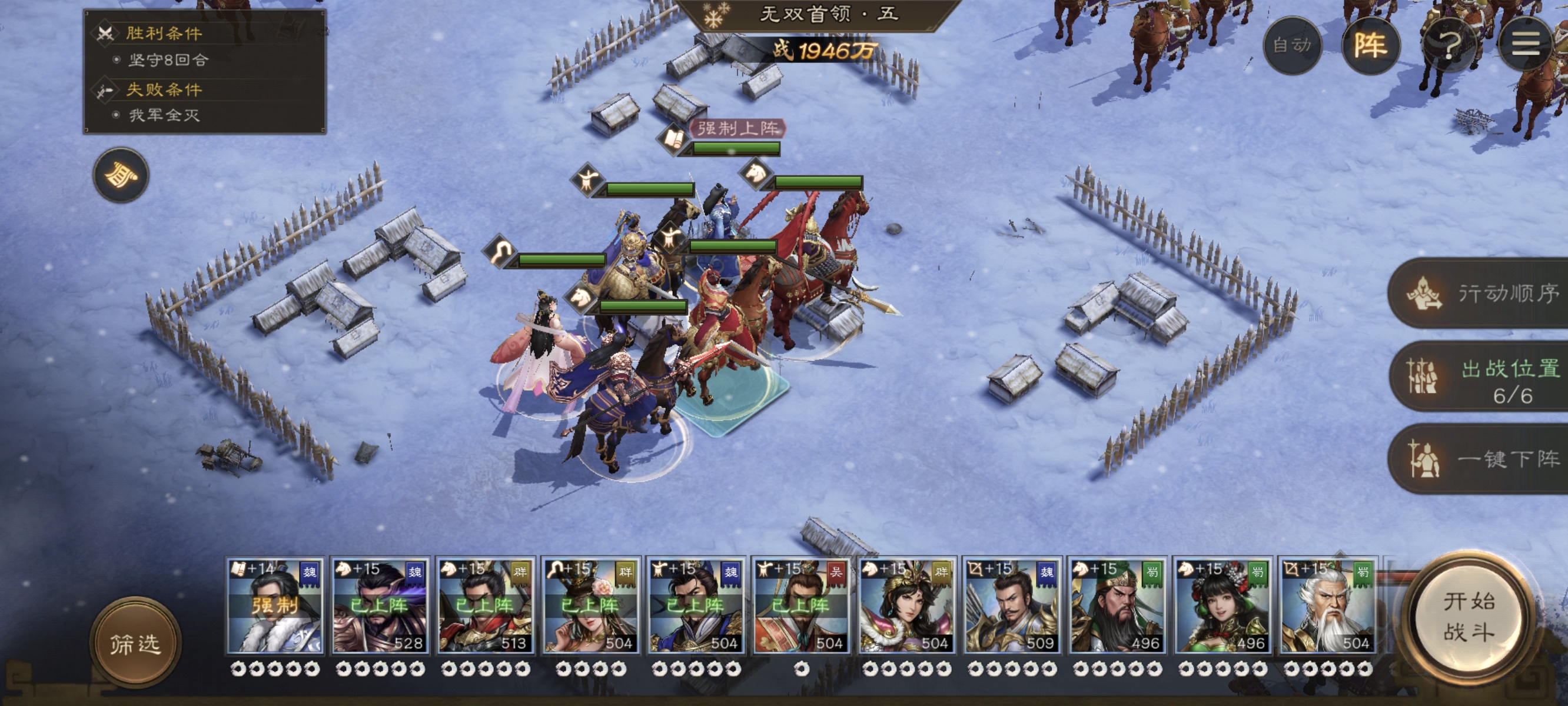
Task: Select the 强制 forced Wei hero card
Action: [x=274, y=606]
